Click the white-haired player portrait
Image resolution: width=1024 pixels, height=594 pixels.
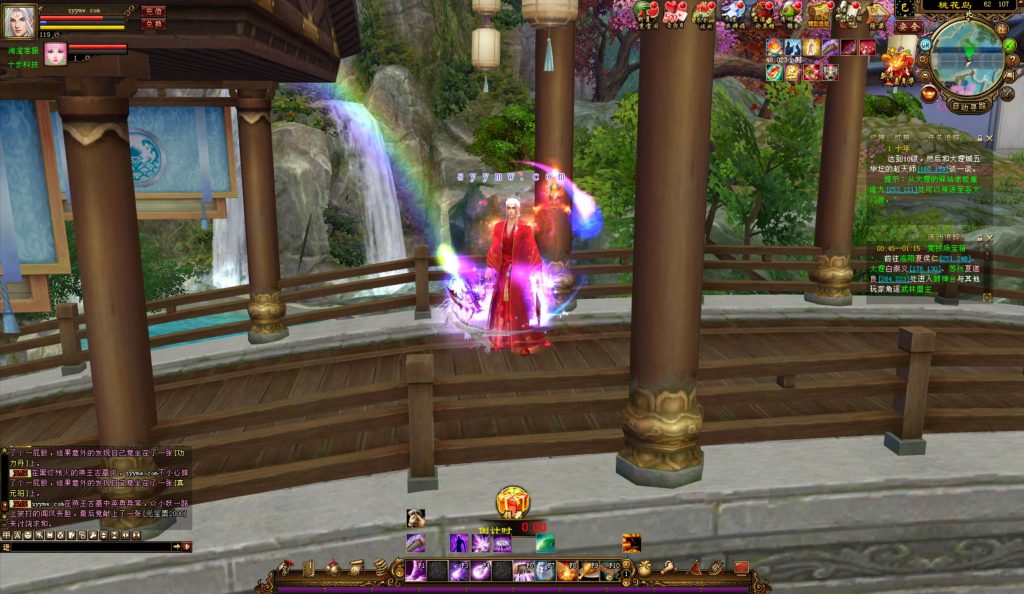(x=19, y=21)
